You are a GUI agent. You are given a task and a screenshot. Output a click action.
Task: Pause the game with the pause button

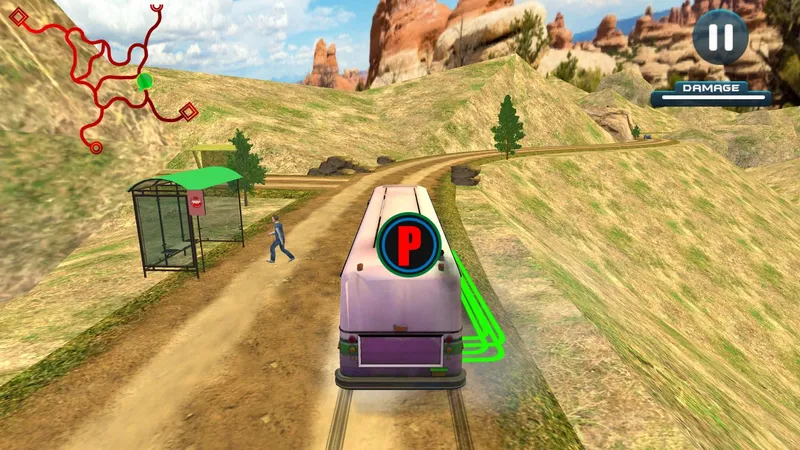point(720,37)
